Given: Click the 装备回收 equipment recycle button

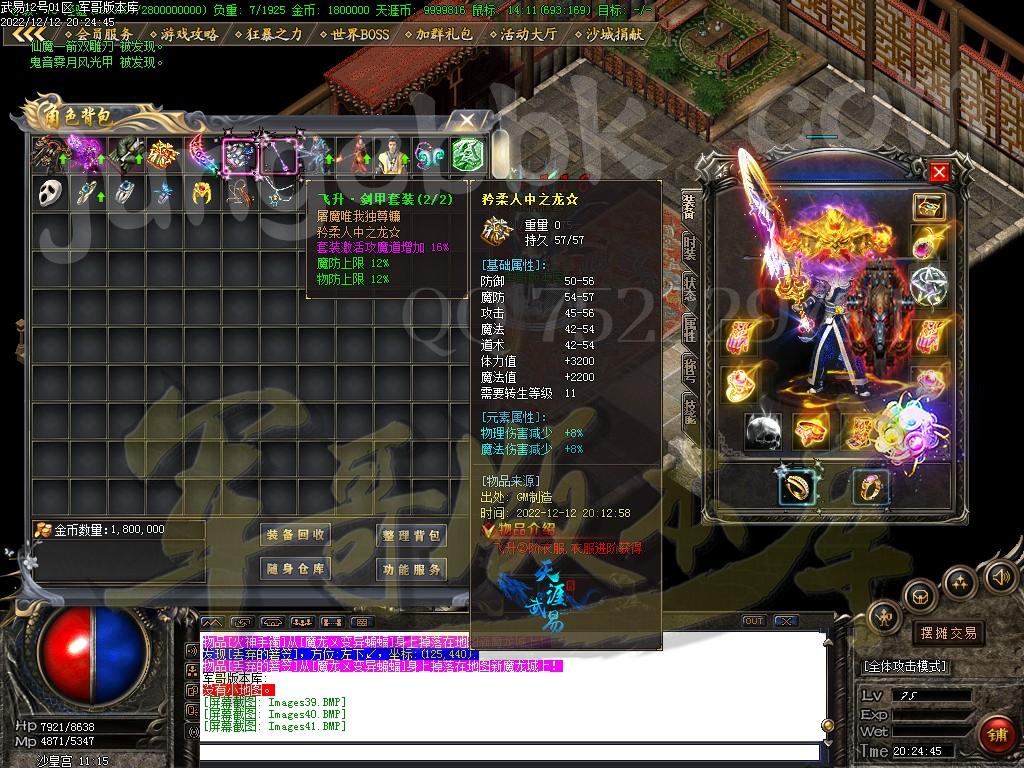Looking at the screenshot, I should tap(296, 535).
